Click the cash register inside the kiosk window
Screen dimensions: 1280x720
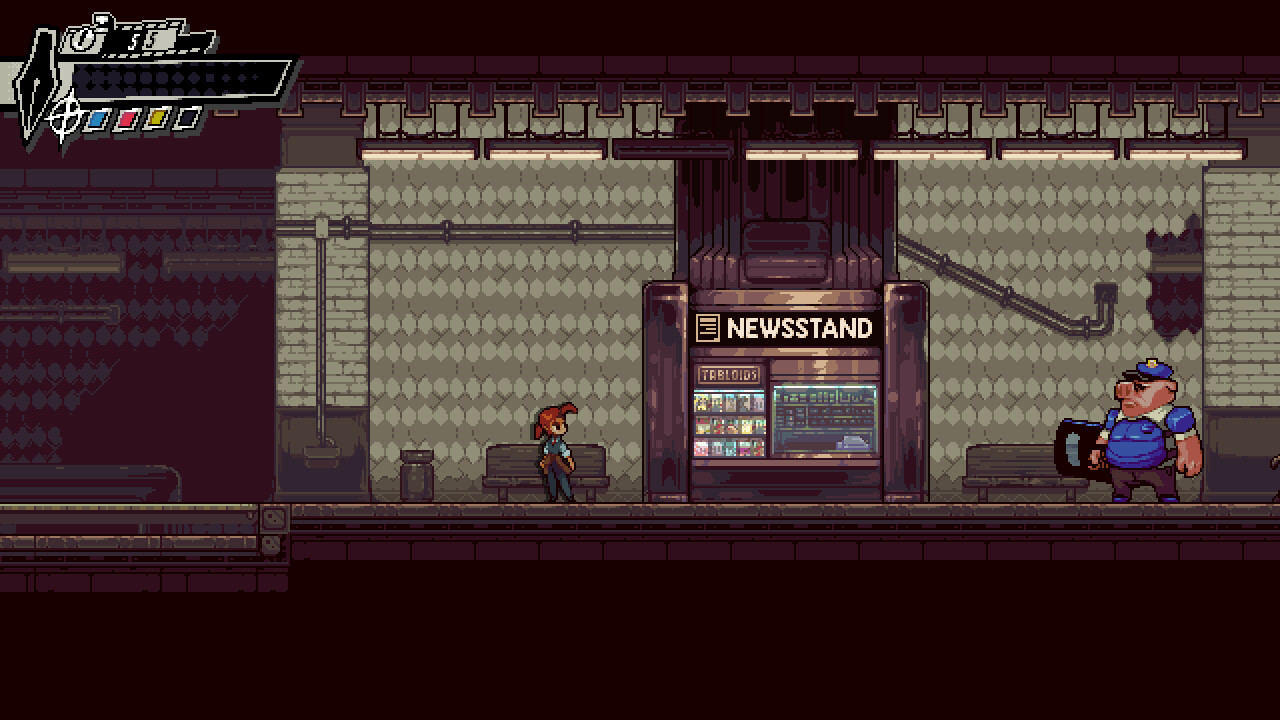click(852, 442)
